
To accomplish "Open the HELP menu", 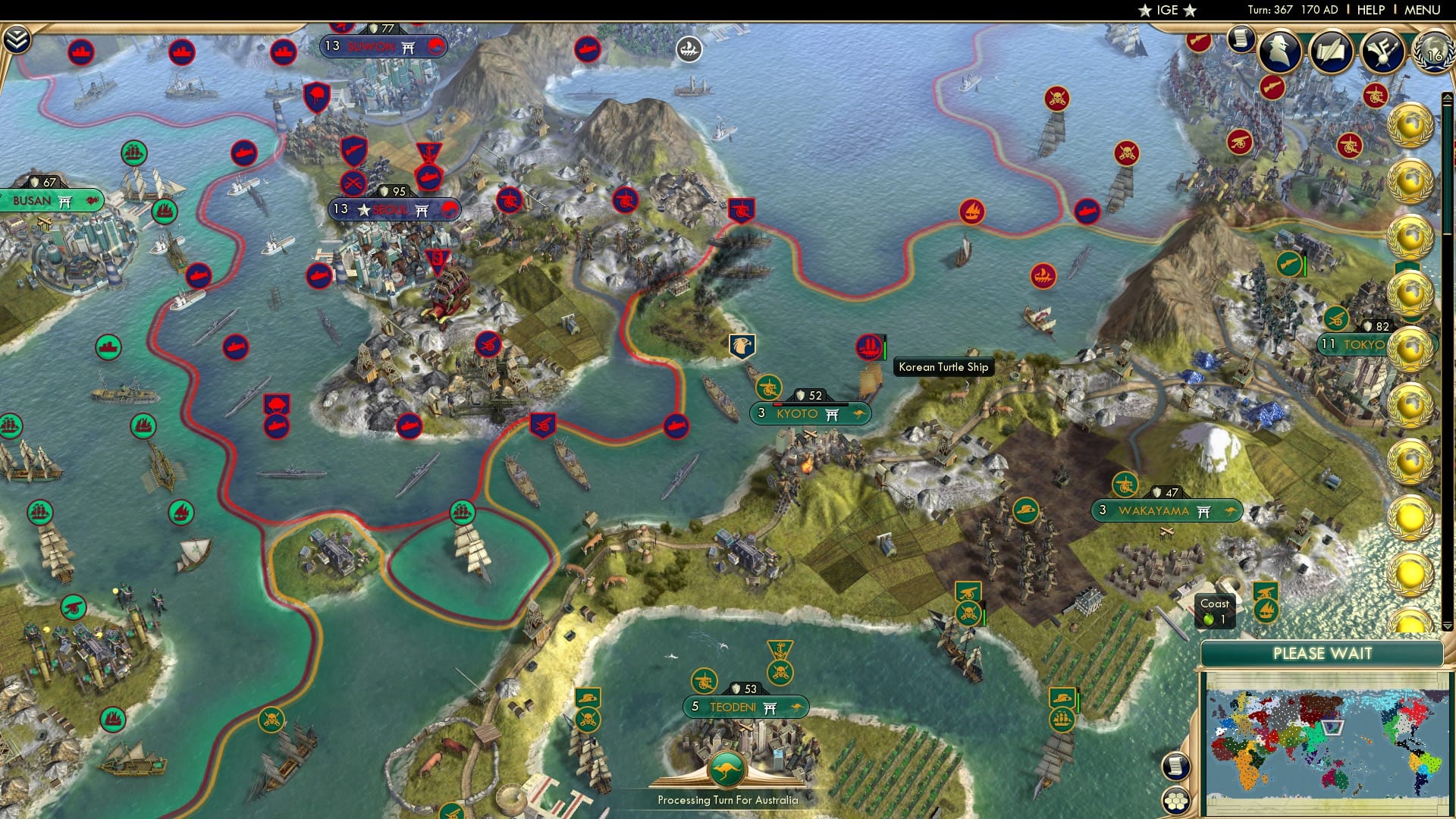I will coord(1370,9).
